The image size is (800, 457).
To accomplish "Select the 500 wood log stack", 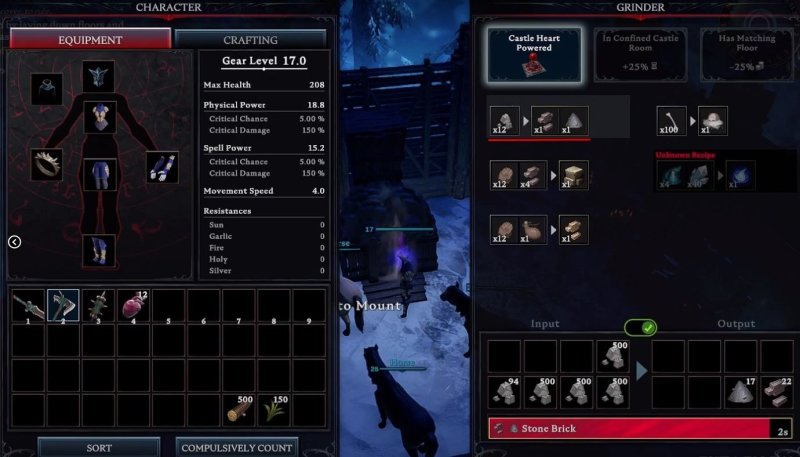I will pos(239,410).
